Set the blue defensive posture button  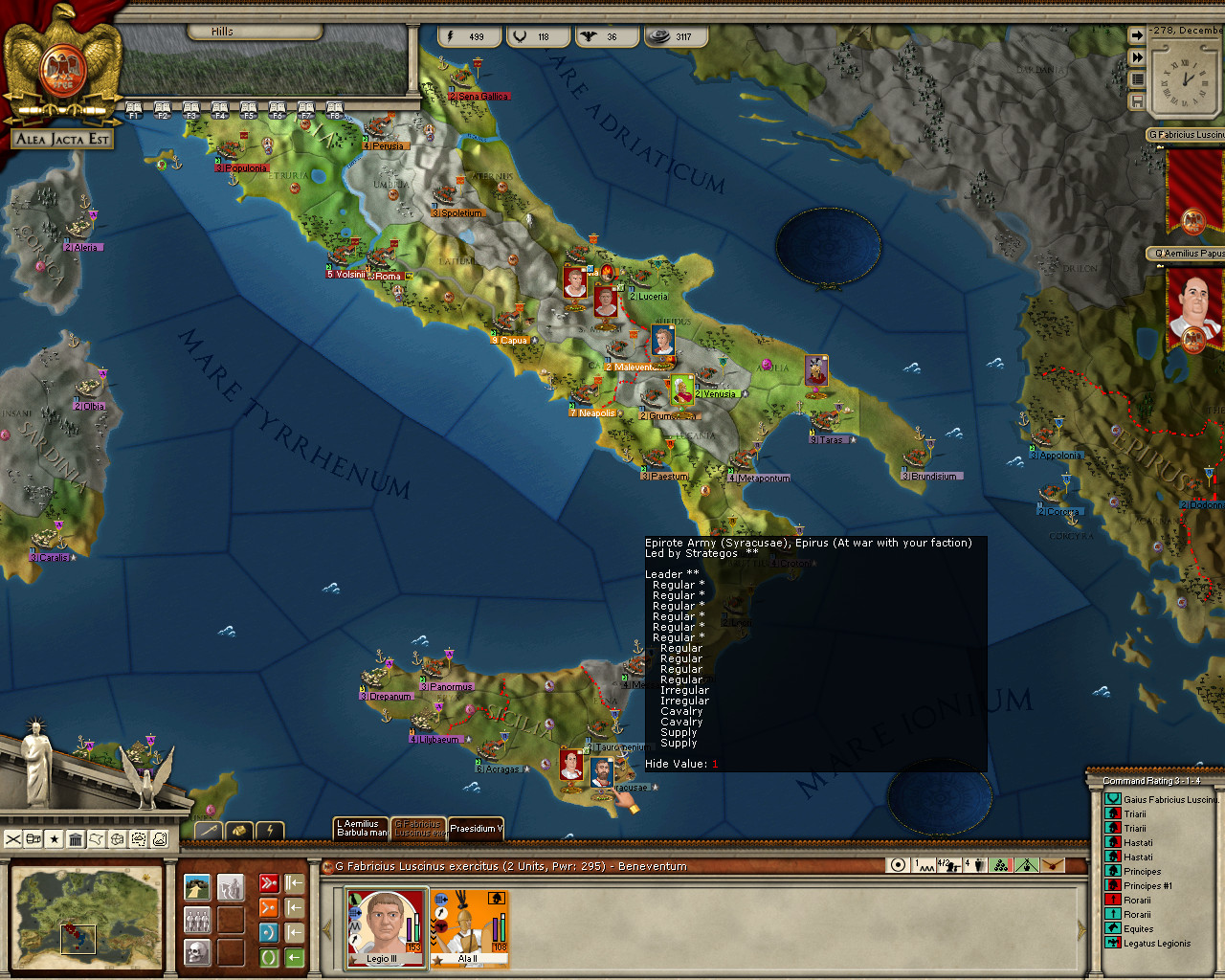[x=269, y=932]
